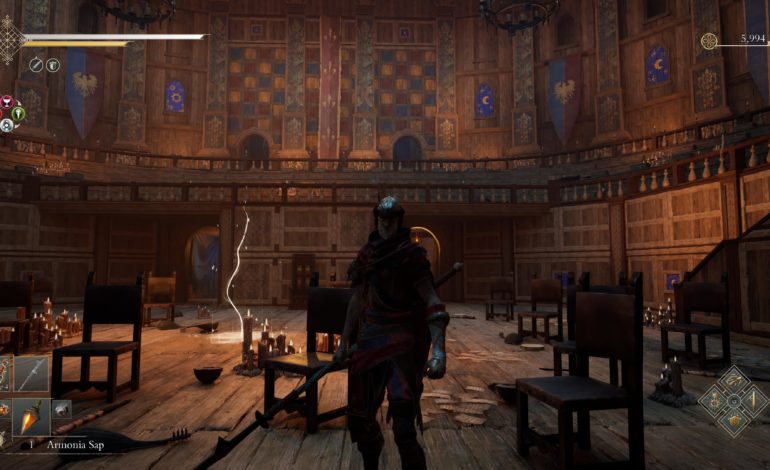The width and height of the screenshot is (770, 470).
Task: Click the currency coin icon next to 5,994
Action: click(x=708, y=41)
